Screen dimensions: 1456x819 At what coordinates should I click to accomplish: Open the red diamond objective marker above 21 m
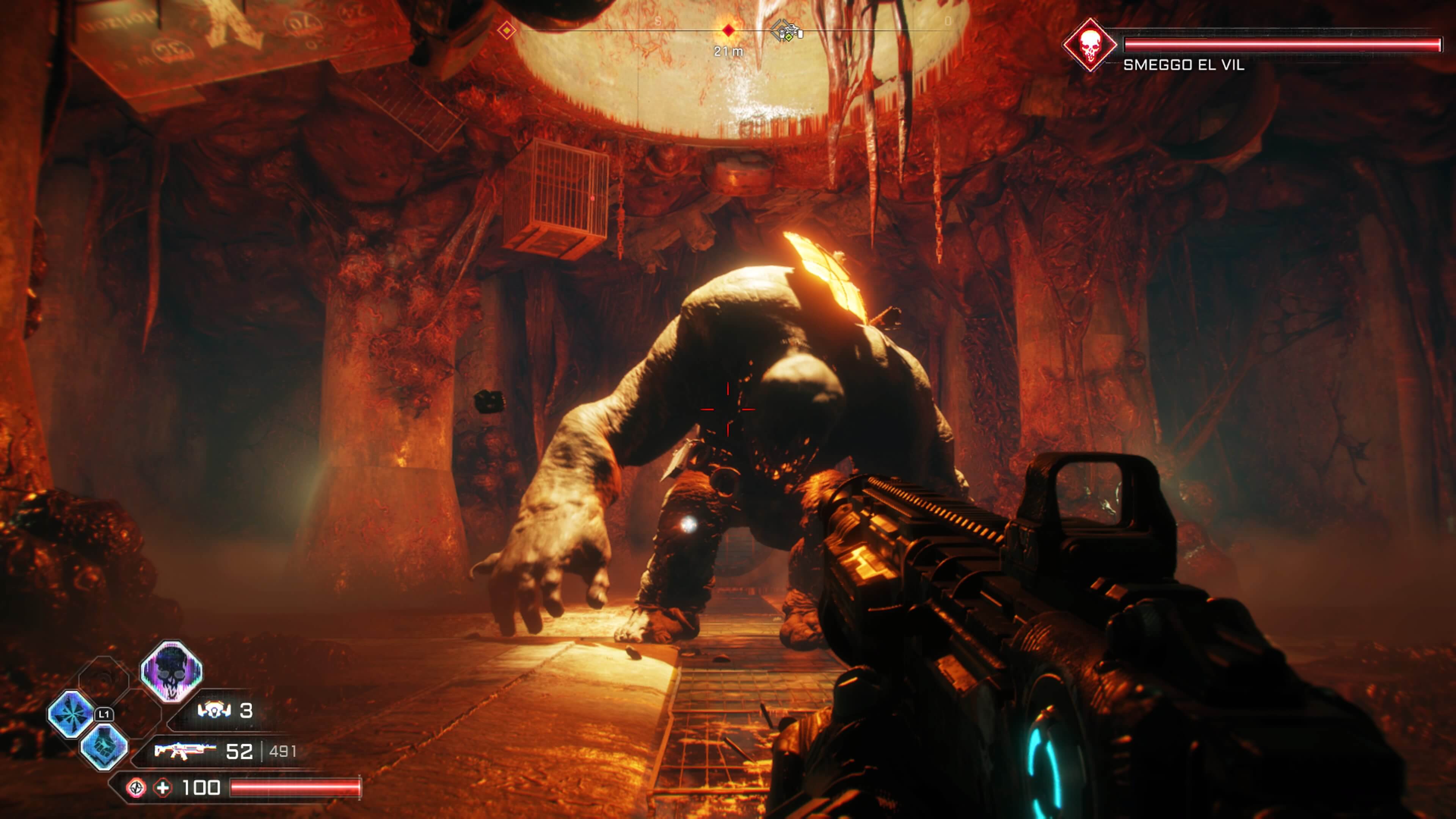(x=728, y=31)
